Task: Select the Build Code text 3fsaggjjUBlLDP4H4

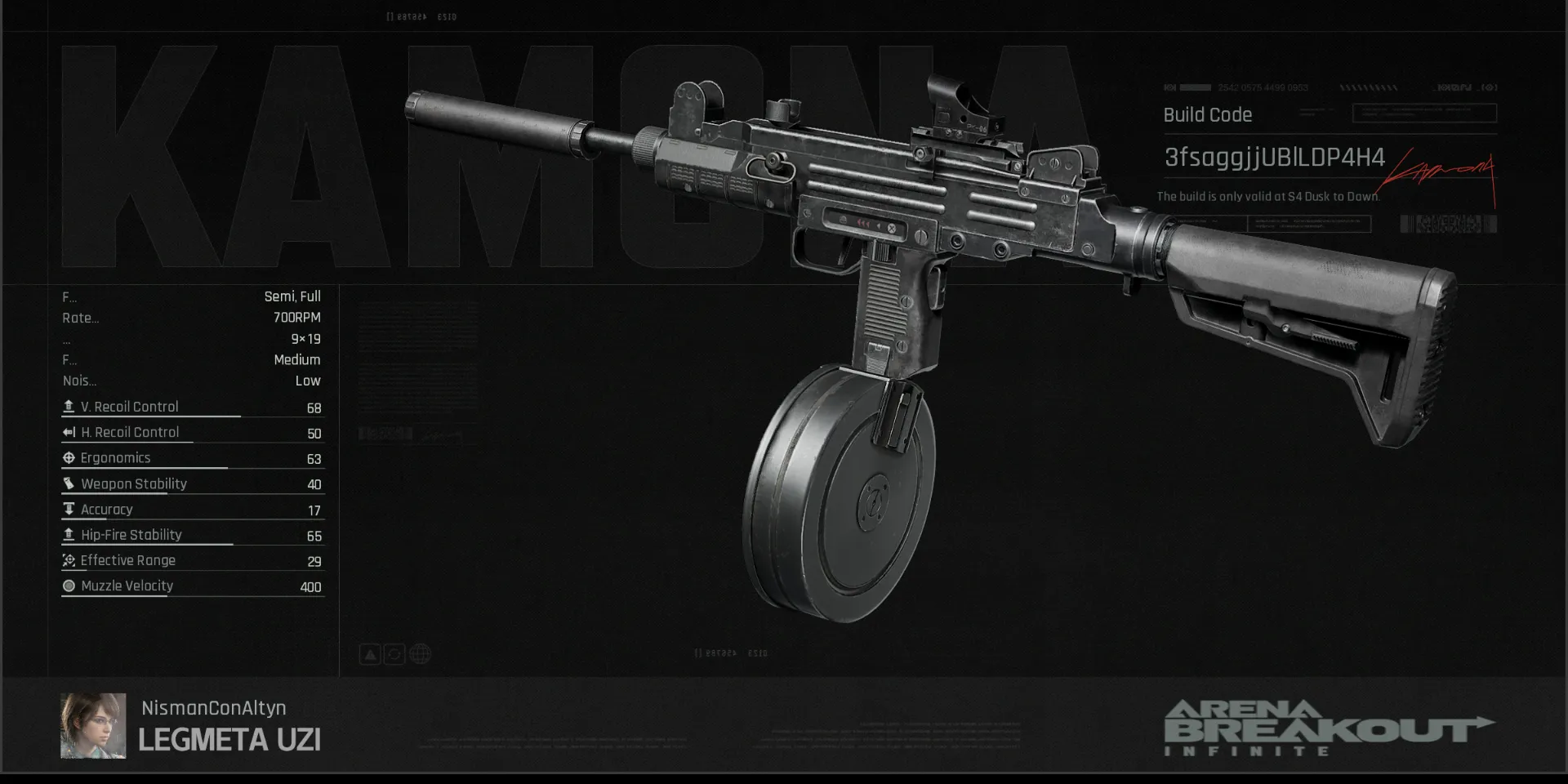Action: coord(1274,158)
